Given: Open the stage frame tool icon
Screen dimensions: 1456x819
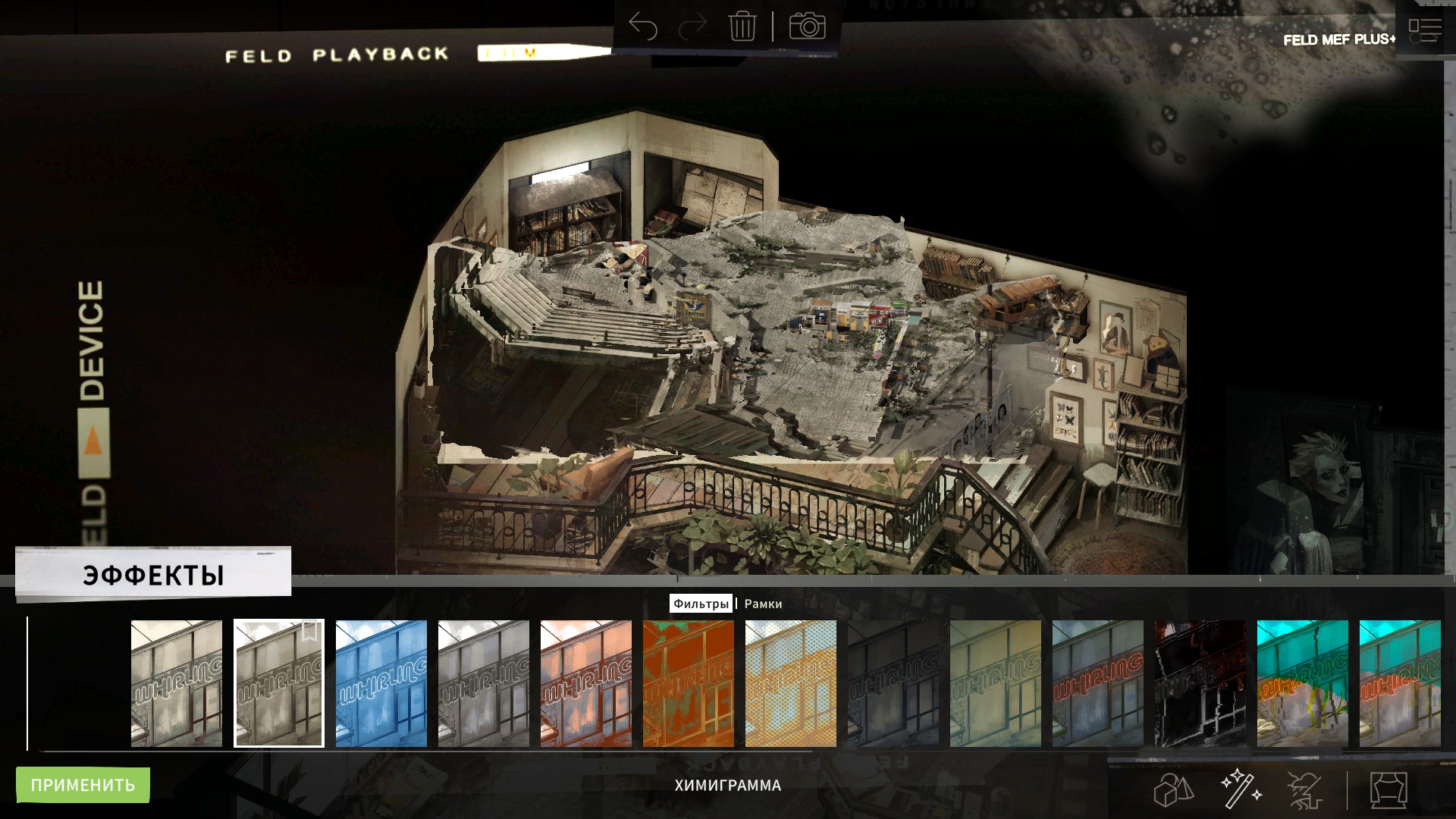Looking at the screenshot, I should pos(1389,790).
